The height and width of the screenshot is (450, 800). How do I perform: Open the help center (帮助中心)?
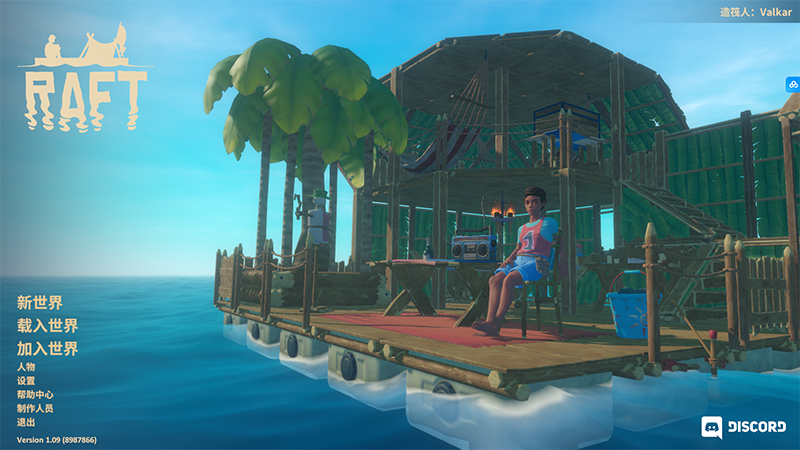point(35,394)
